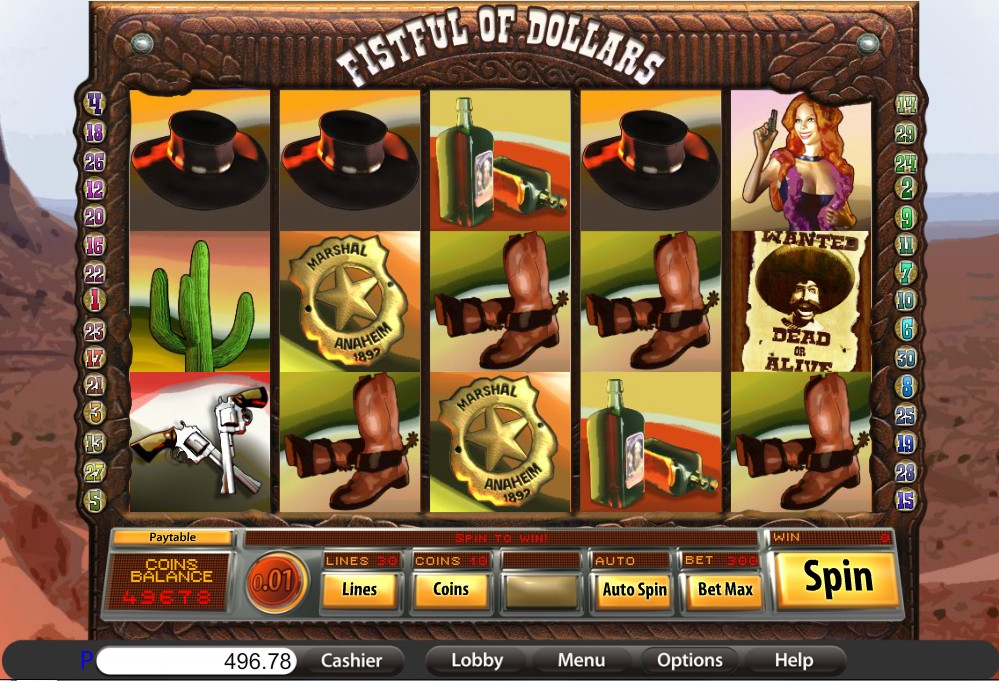Image resolution: width=999 pixels, height=681 pixels.
Task: Open the Menu in the bottom bar
Action: [581, 660]
